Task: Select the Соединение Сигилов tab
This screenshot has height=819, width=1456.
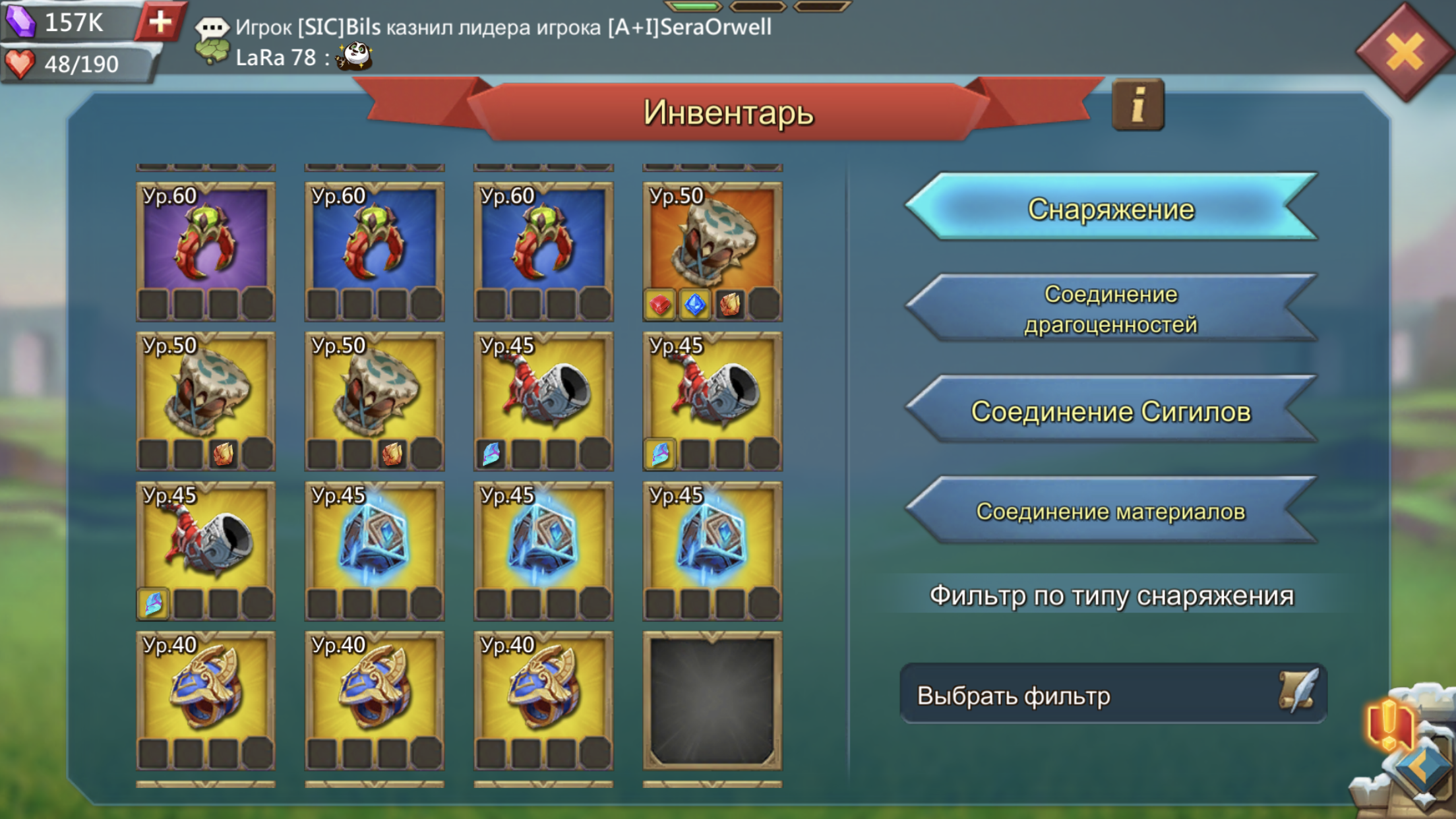Action: [1110, 411]
